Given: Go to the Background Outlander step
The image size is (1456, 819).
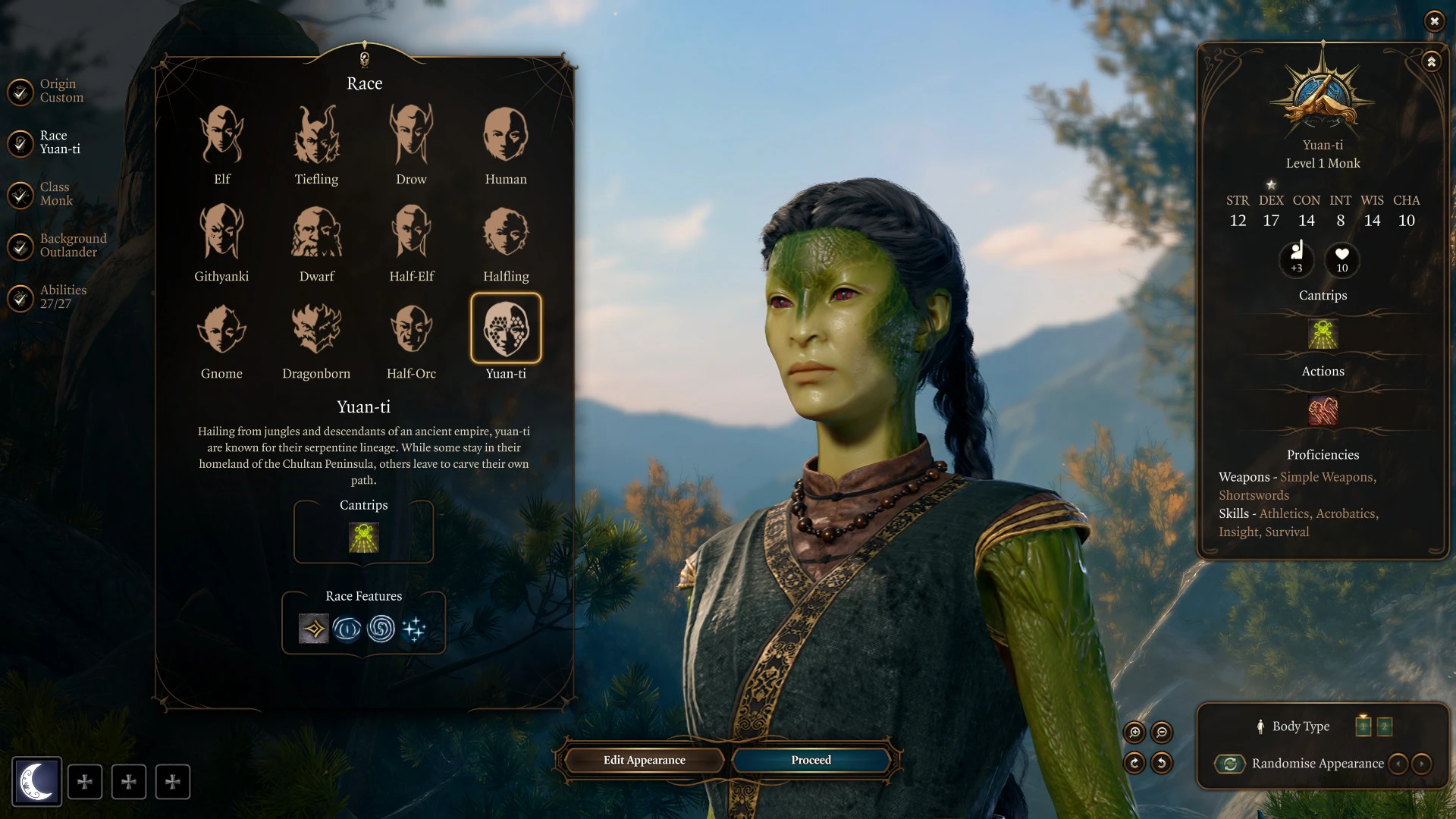Looking at the screenshot, I should pyautogui.click(x=72, y=246).
